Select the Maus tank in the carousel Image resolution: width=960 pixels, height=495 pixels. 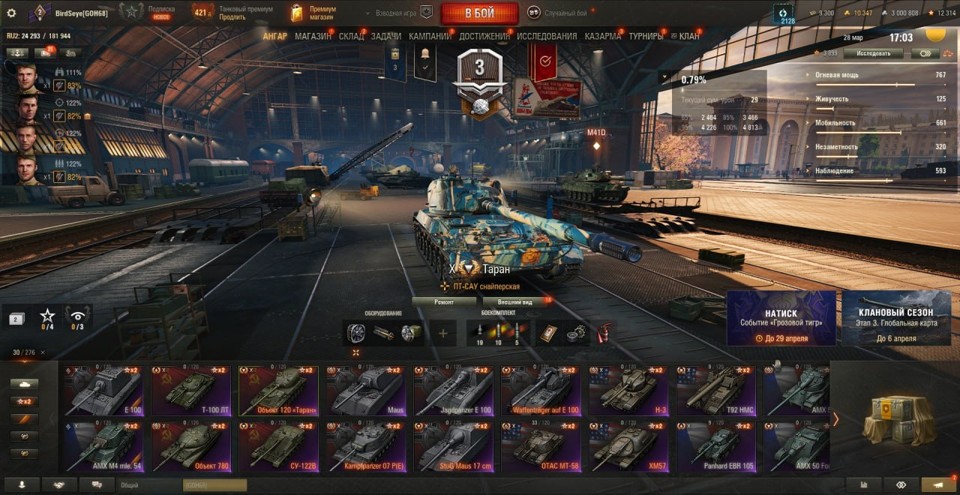(x=367, y=390)
